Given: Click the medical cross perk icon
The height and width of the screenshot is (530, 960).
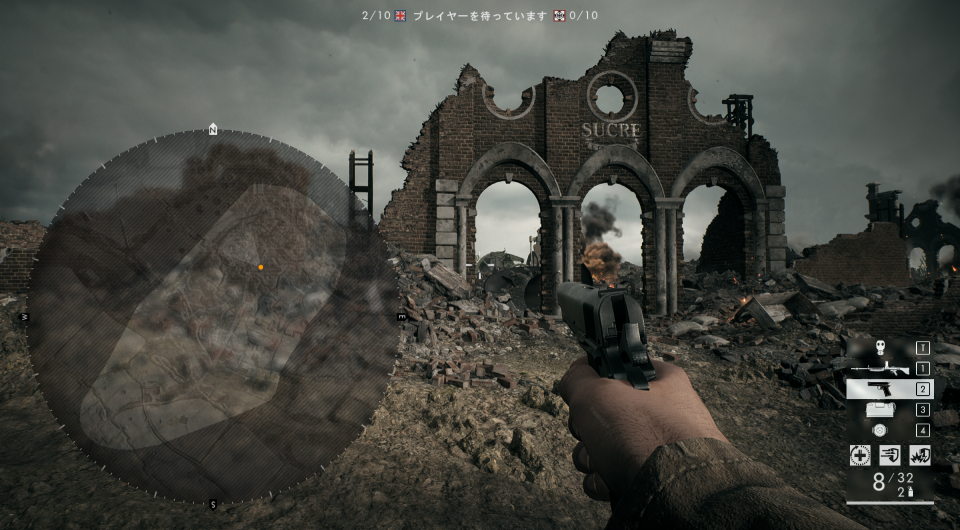Looking at the screenshot, I should click(x=859, y=455).
